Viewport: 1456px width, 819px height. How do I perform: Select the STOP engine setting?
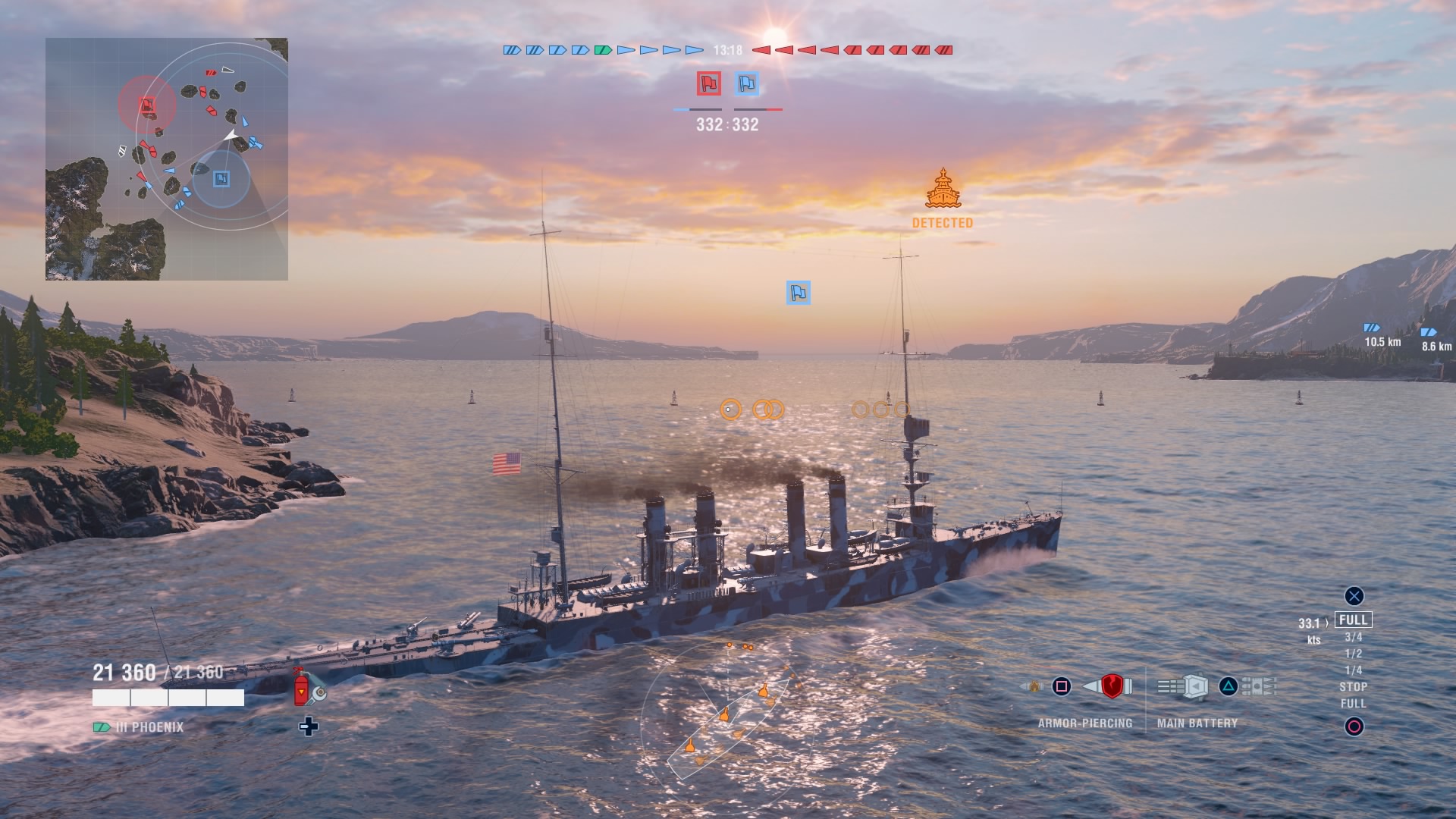(x=1354, y=687)
